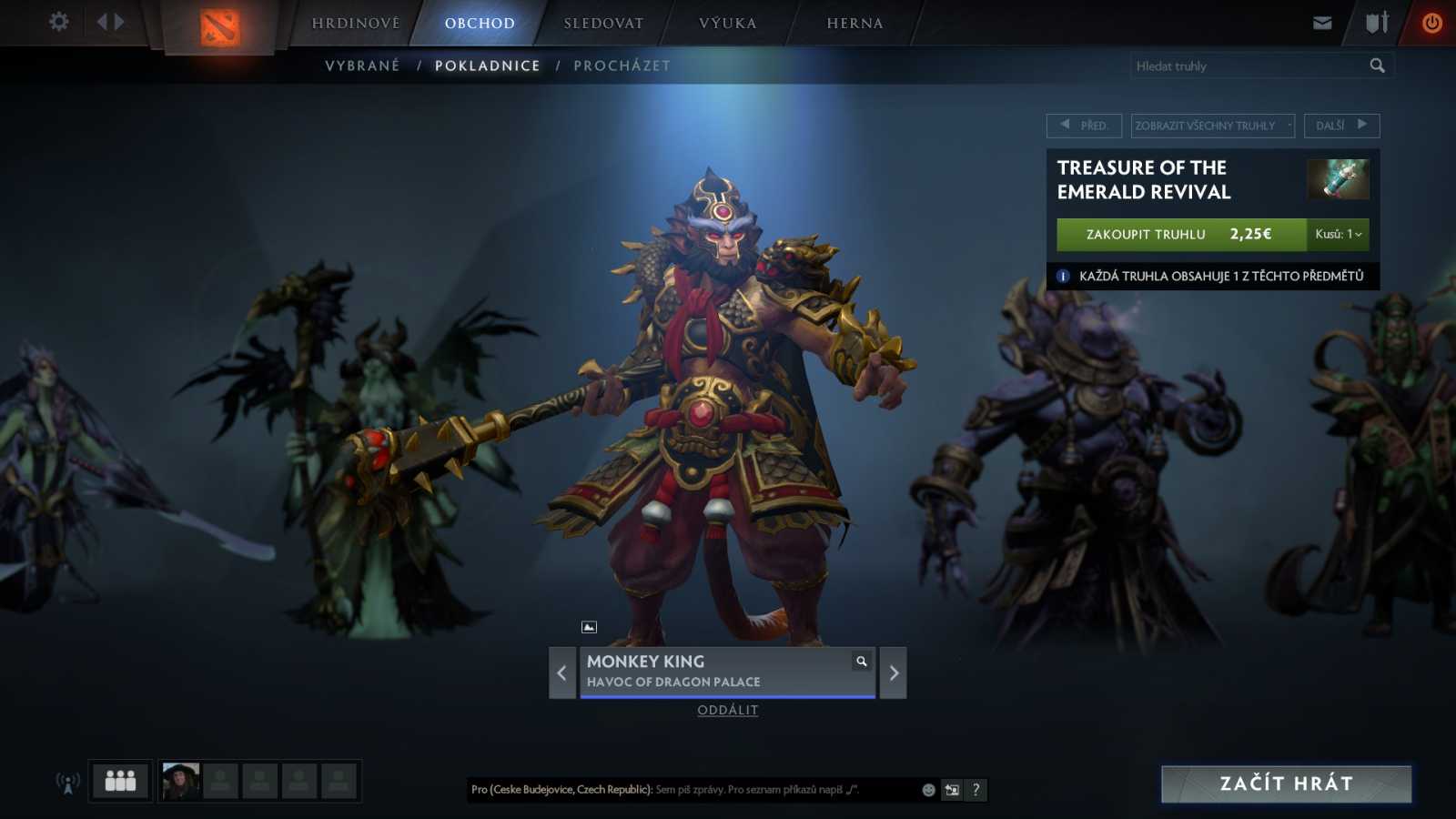
Task: Click ODDÁLIT below the hero name
Action: point(726,710)
